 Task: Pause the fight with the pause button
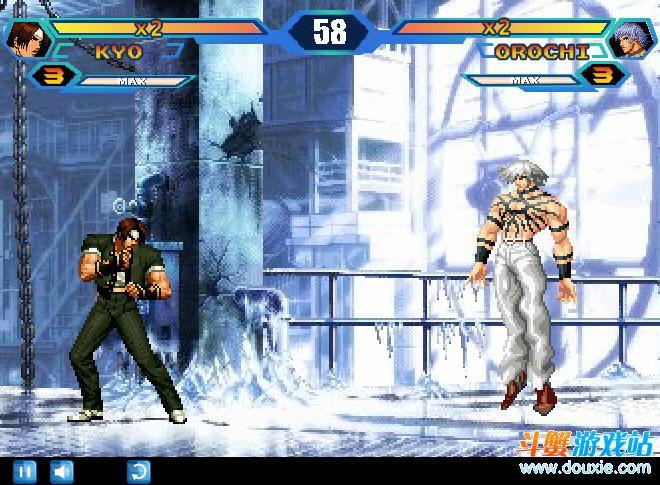point(26,470)
